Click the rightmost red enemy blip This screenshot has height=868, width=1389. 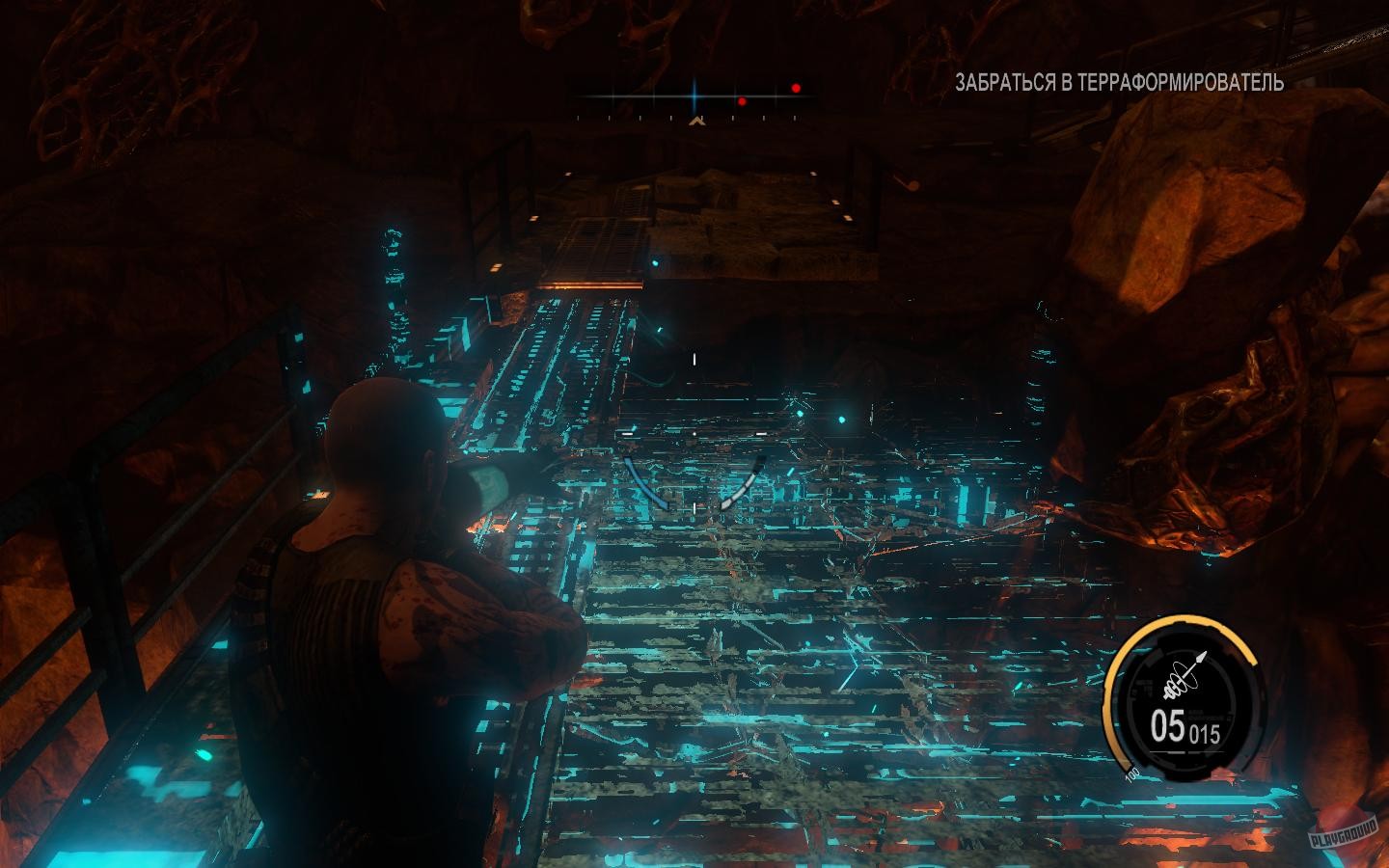pyautogui.click(x=795, y=88)
